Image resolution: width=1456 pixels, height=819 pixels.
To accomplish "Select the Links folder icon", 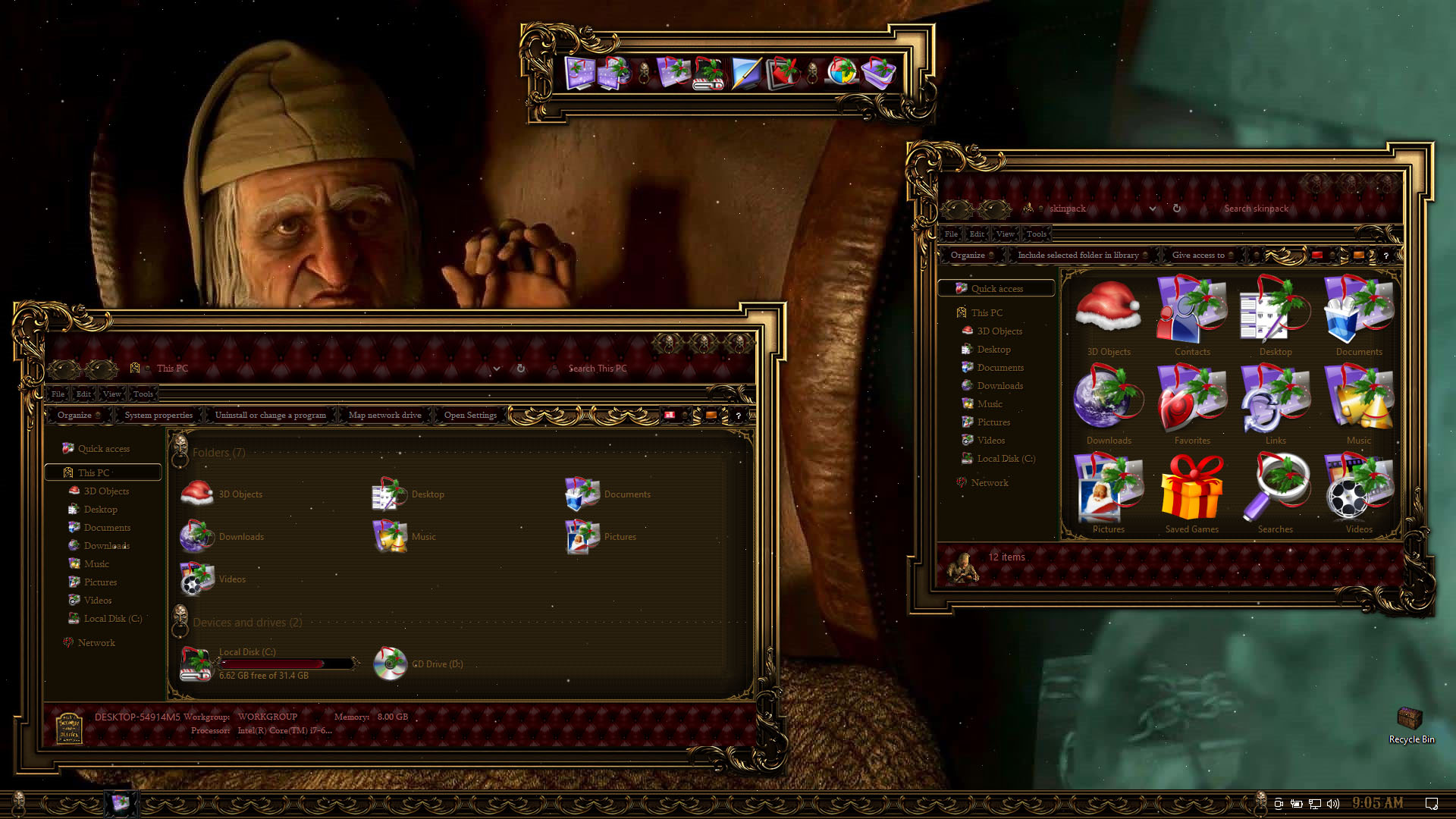I will pyautogui.click(x=1275, y=400).
